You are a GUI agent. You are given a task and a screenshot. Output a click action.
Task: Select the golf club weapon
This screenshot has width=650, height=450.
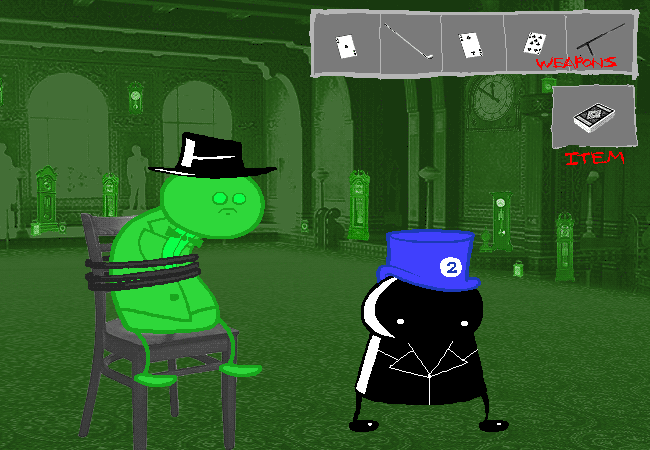pos(410,43)
